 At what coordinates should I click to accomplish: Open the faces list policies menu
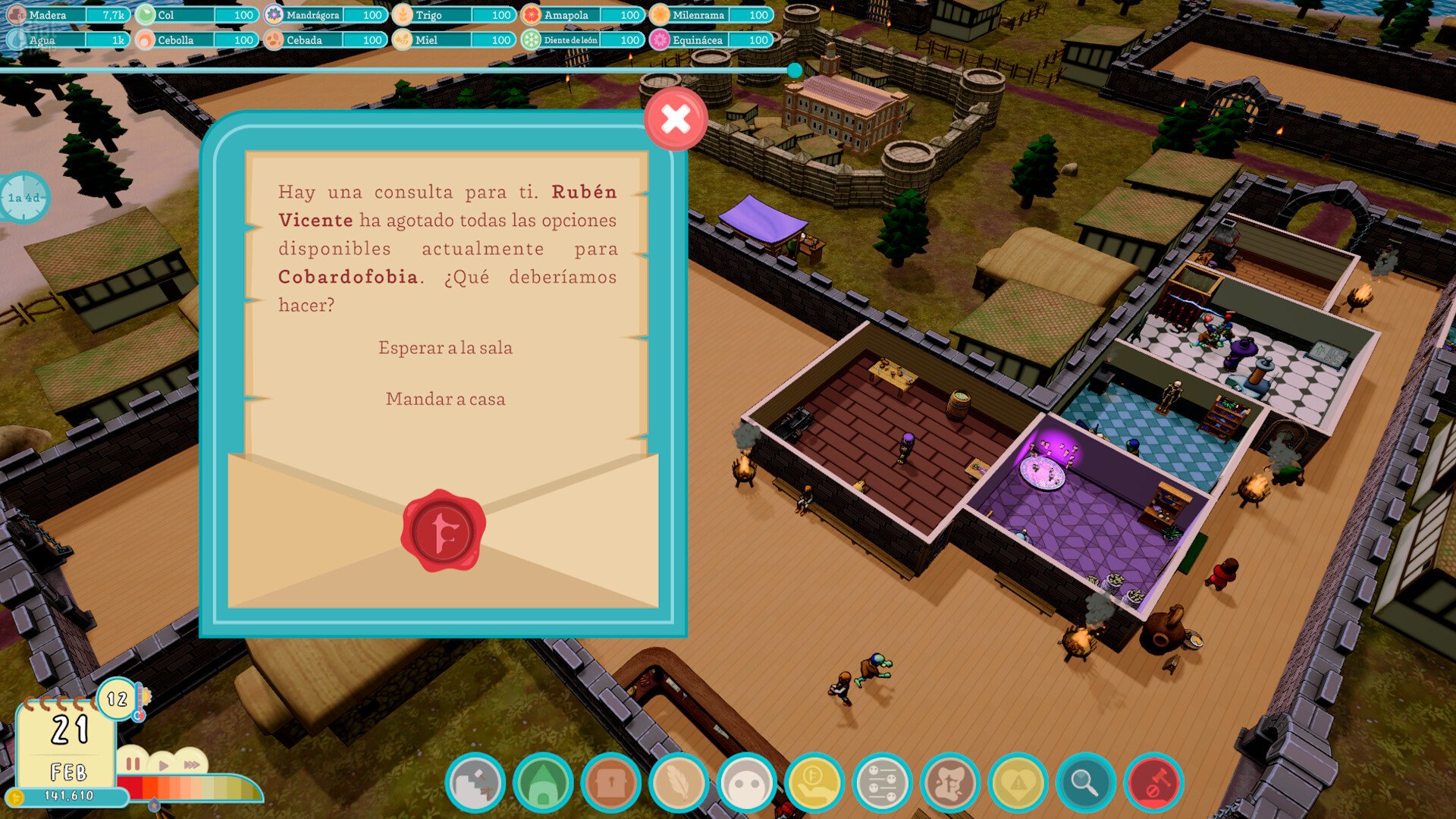point(882,783)
